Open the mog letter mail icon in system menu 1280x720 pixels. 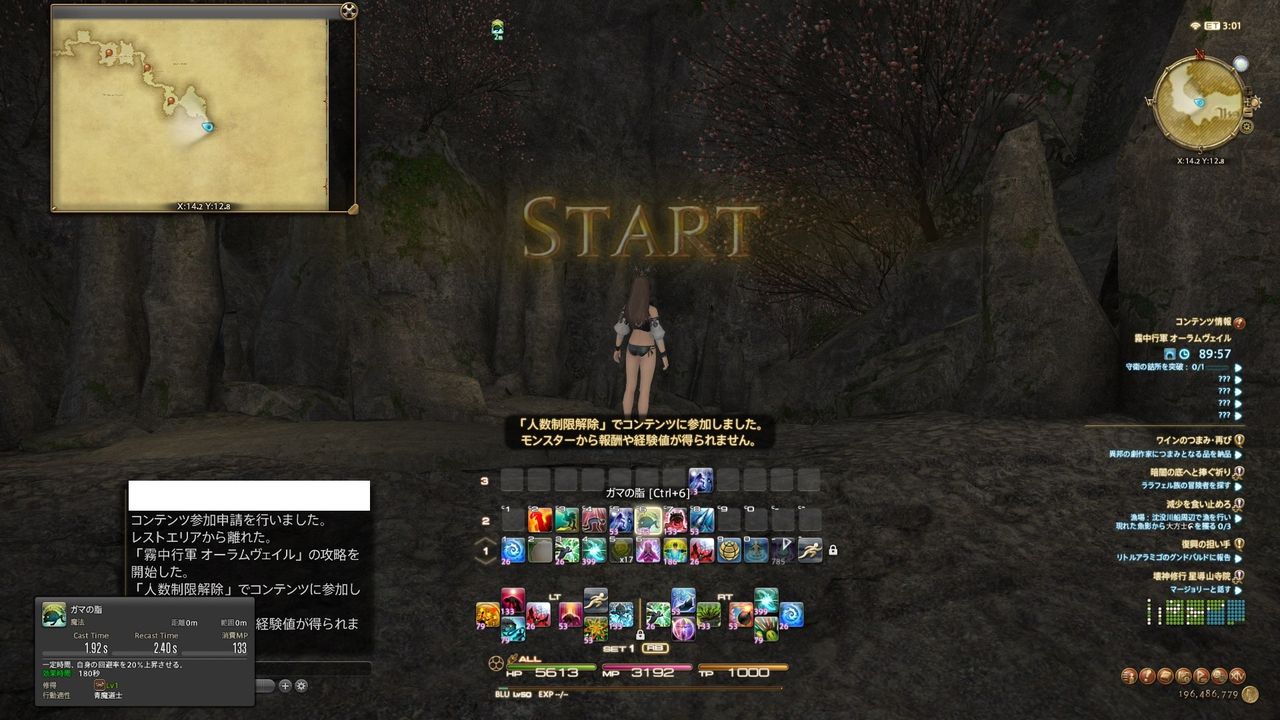[x=1166, y=676]
